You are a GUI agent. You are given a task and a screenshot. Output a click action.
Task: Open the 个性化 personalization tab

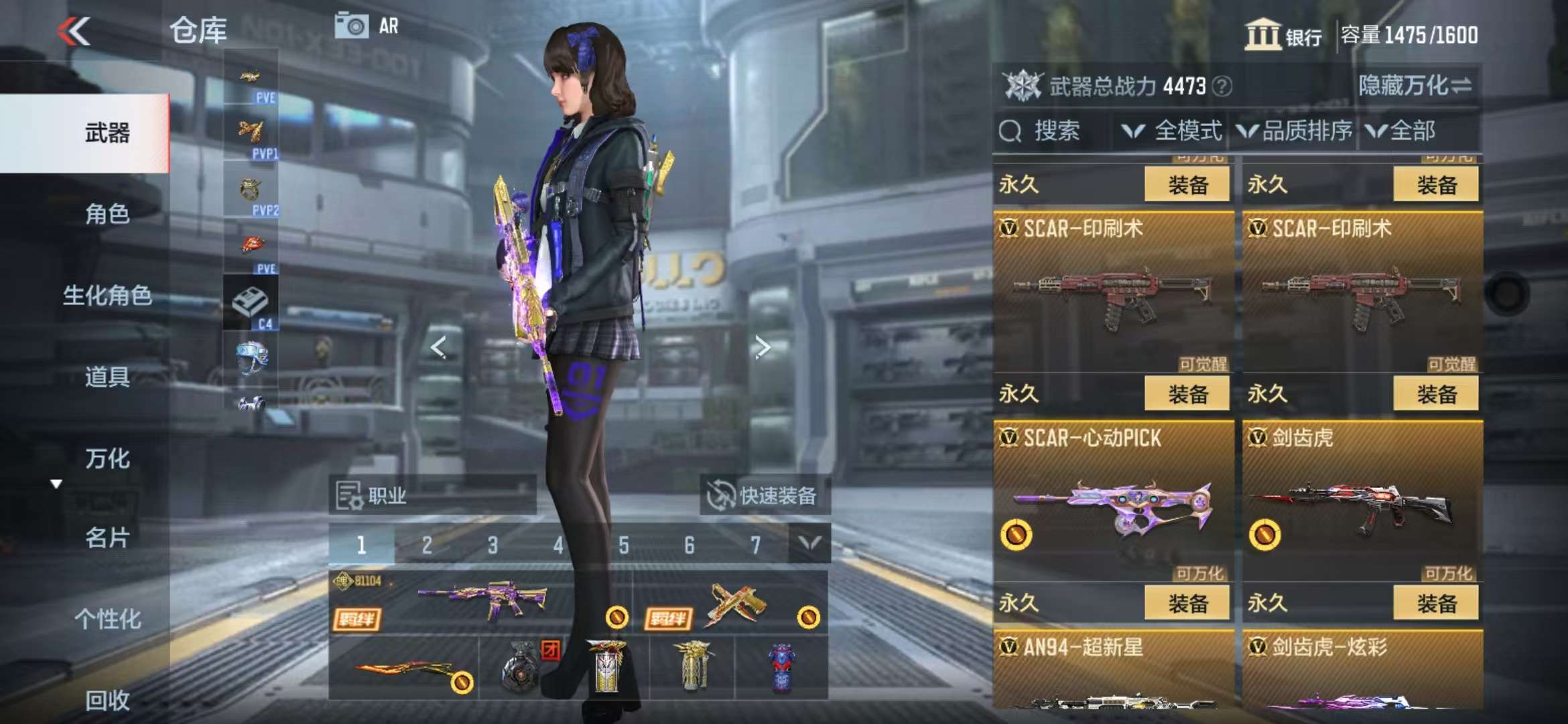click(x=107, y=619)
